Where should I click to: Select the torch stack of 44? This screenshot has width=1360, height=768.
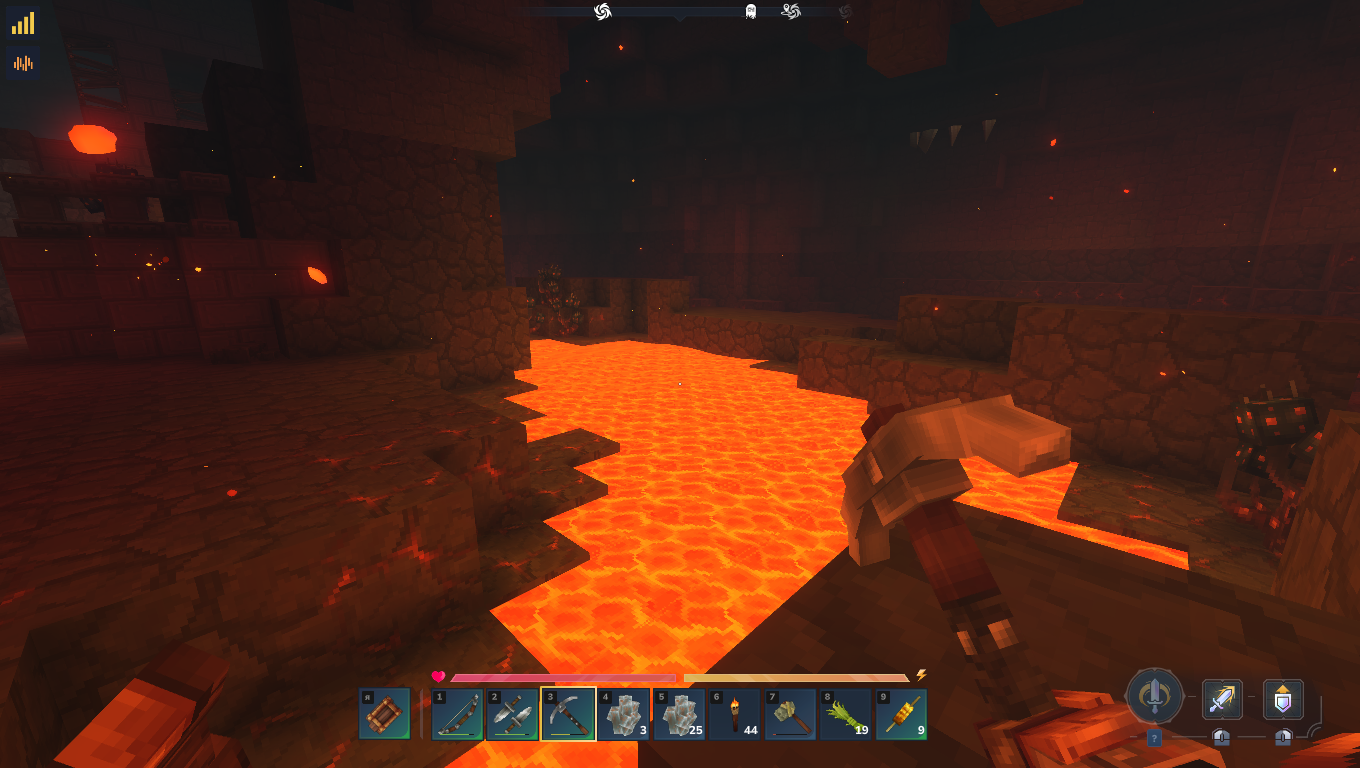[x=735, y=714]
